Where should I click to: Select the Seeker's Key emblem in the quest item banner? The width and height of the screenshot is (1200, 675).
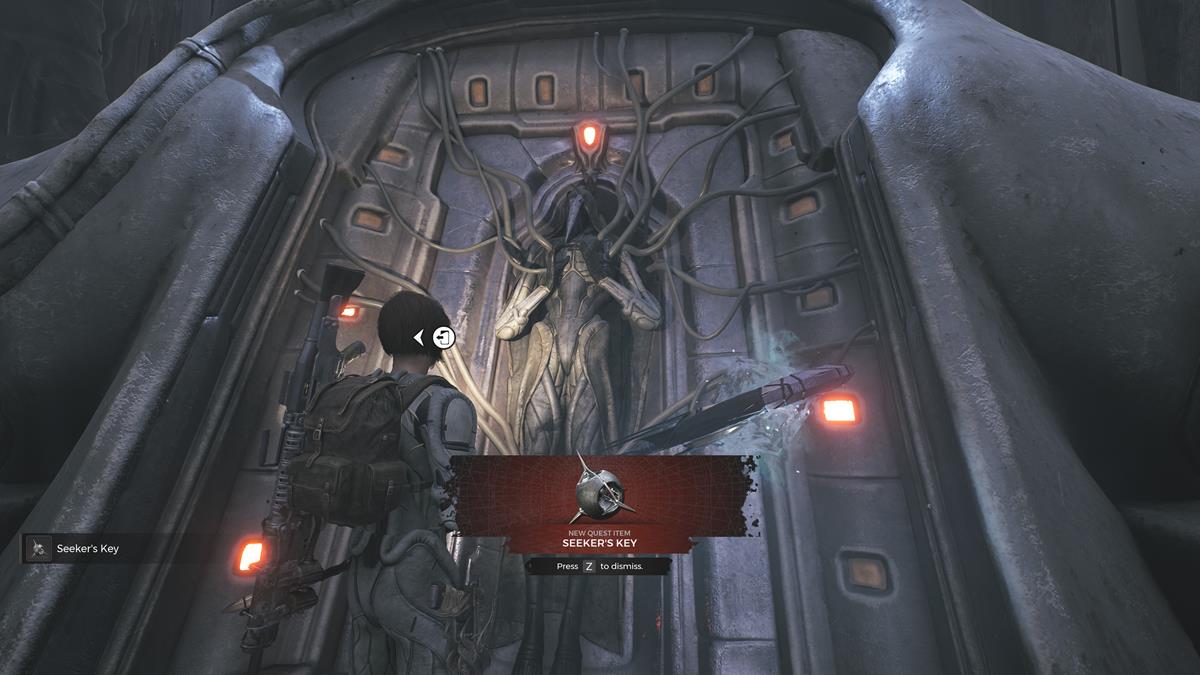pyautogui.click(x=600, y=489)
